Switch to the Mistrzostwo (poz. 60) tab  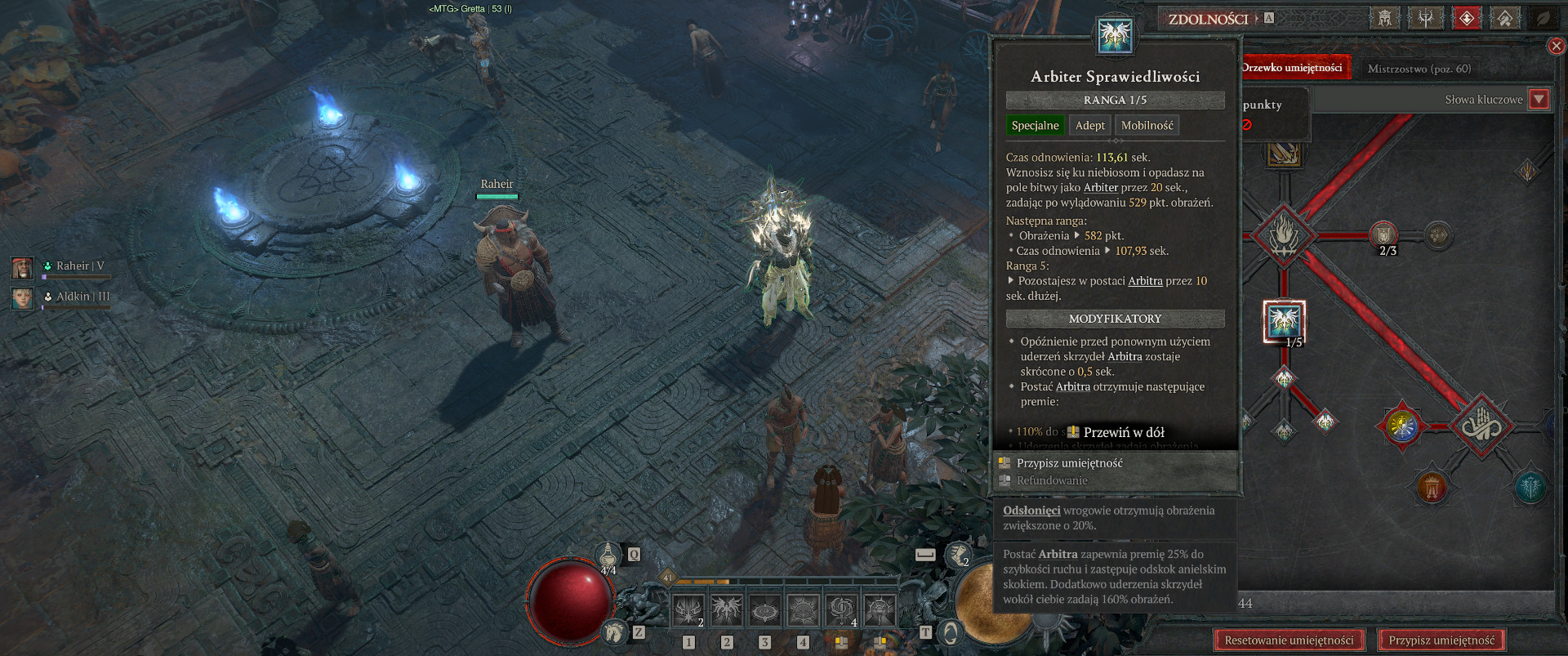click(1419, 69)
